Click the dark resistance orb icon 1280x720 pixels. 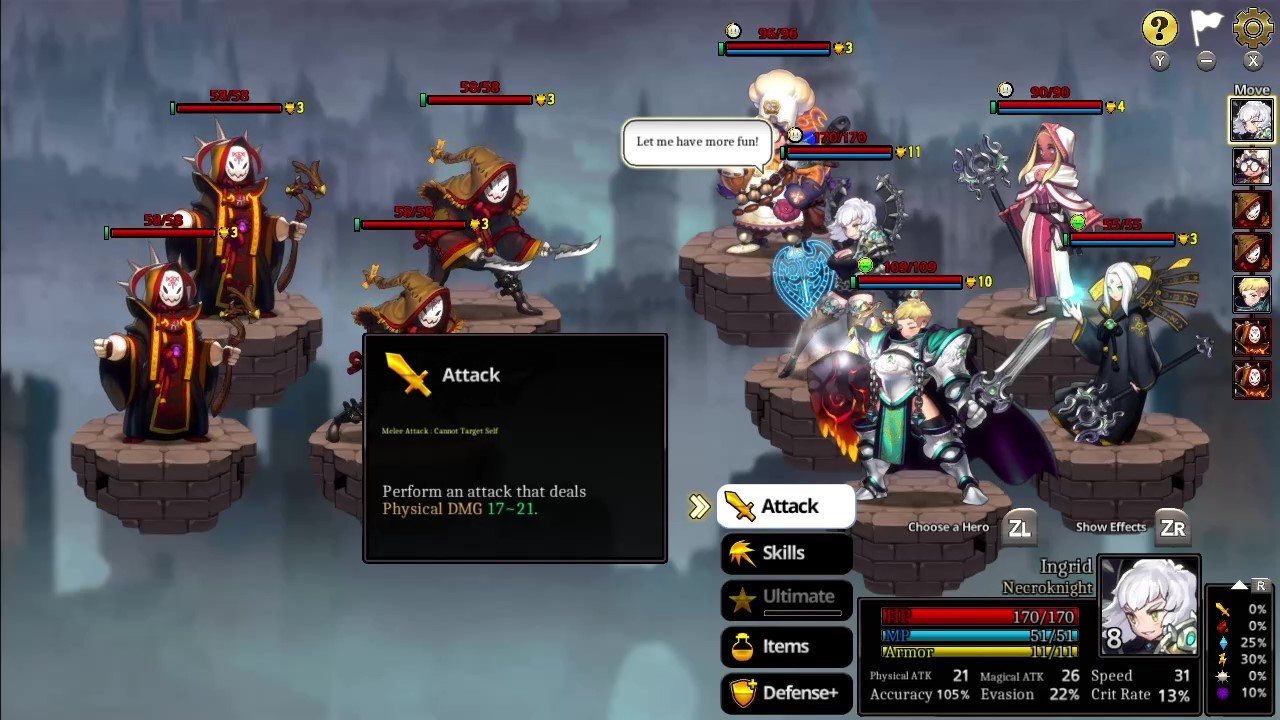1222,692
